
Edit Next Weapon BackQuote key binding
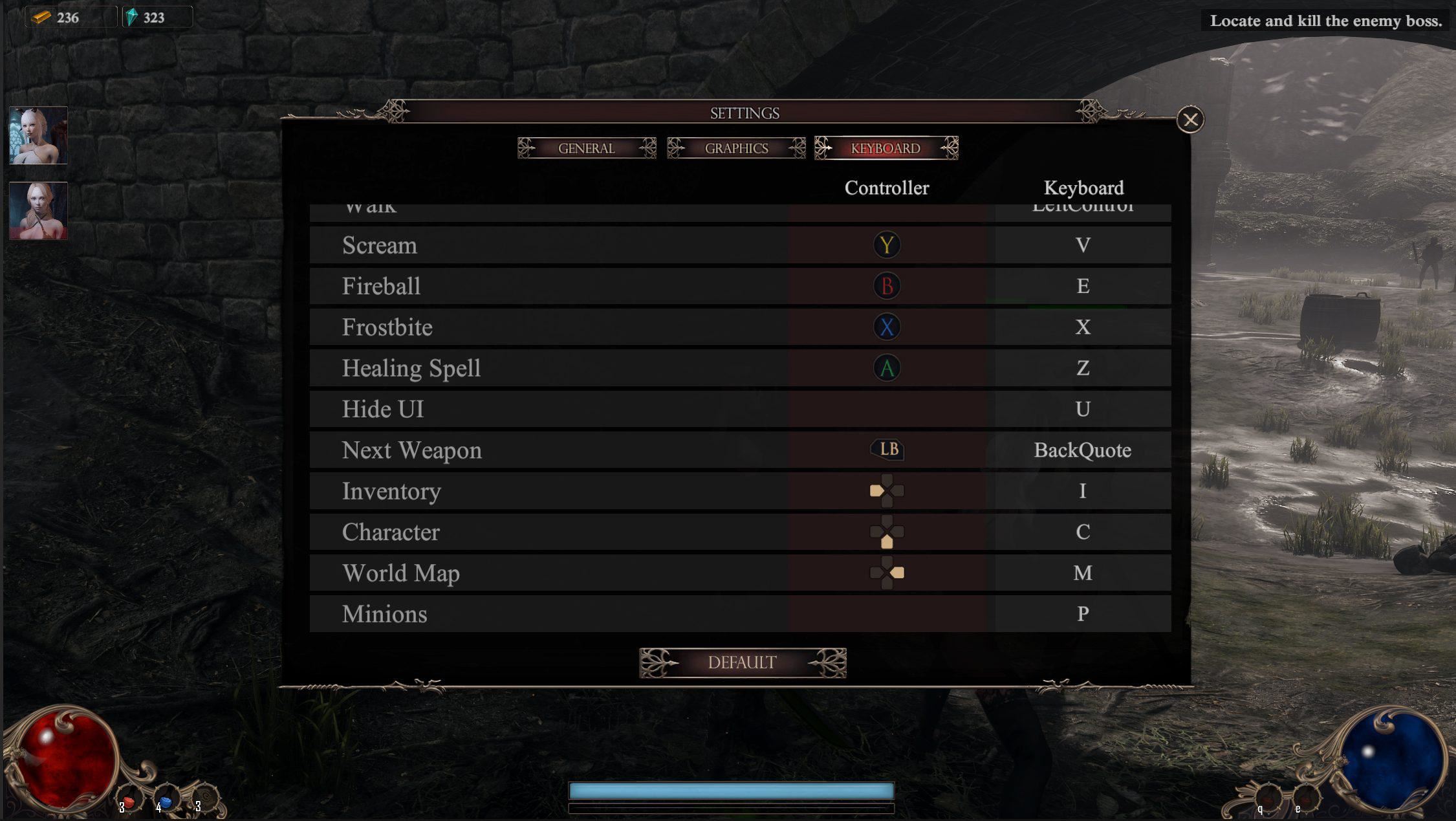[x=1082, y=450]
